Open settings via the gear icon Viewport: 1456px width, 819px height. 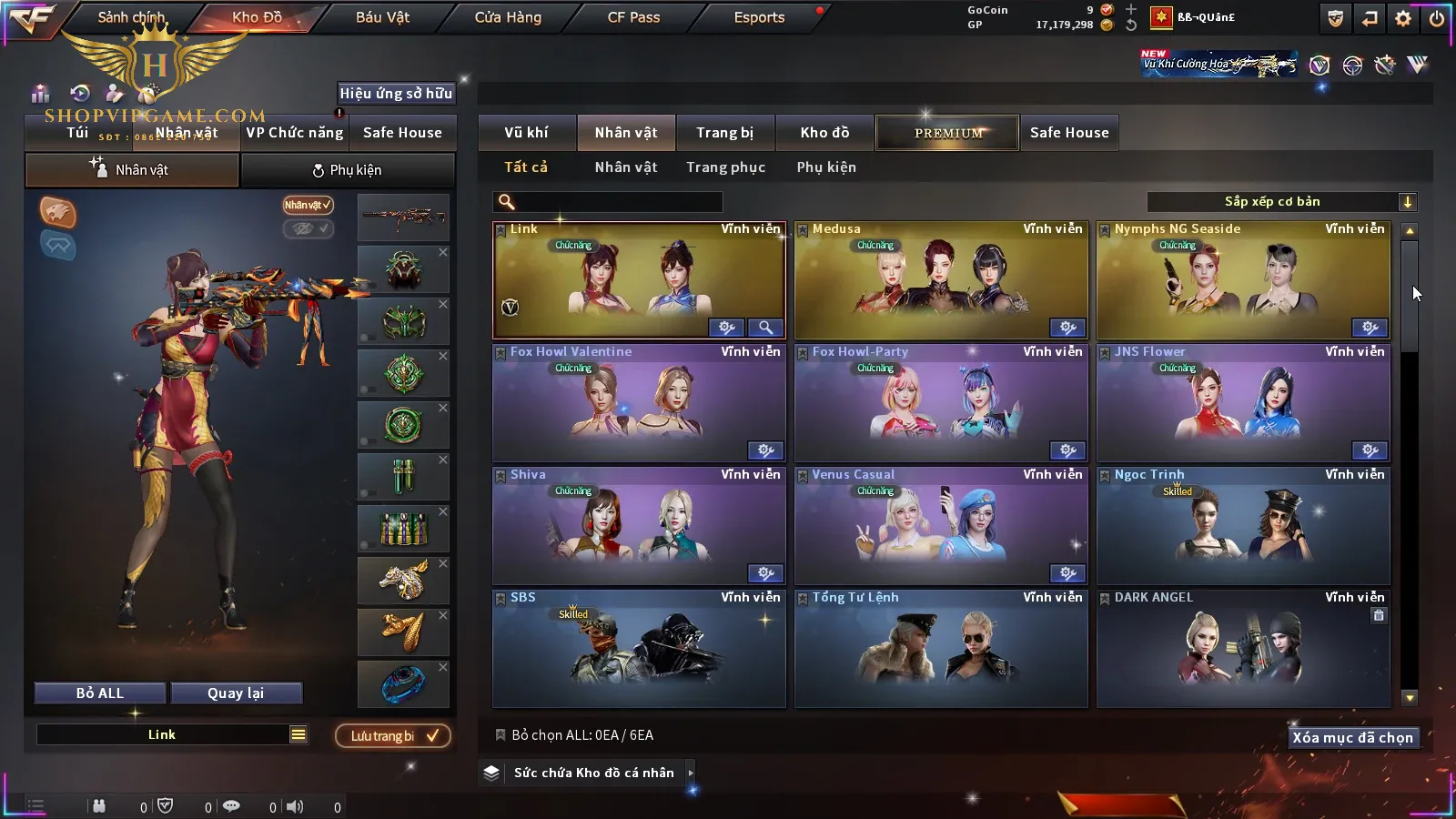(1403, 18)
